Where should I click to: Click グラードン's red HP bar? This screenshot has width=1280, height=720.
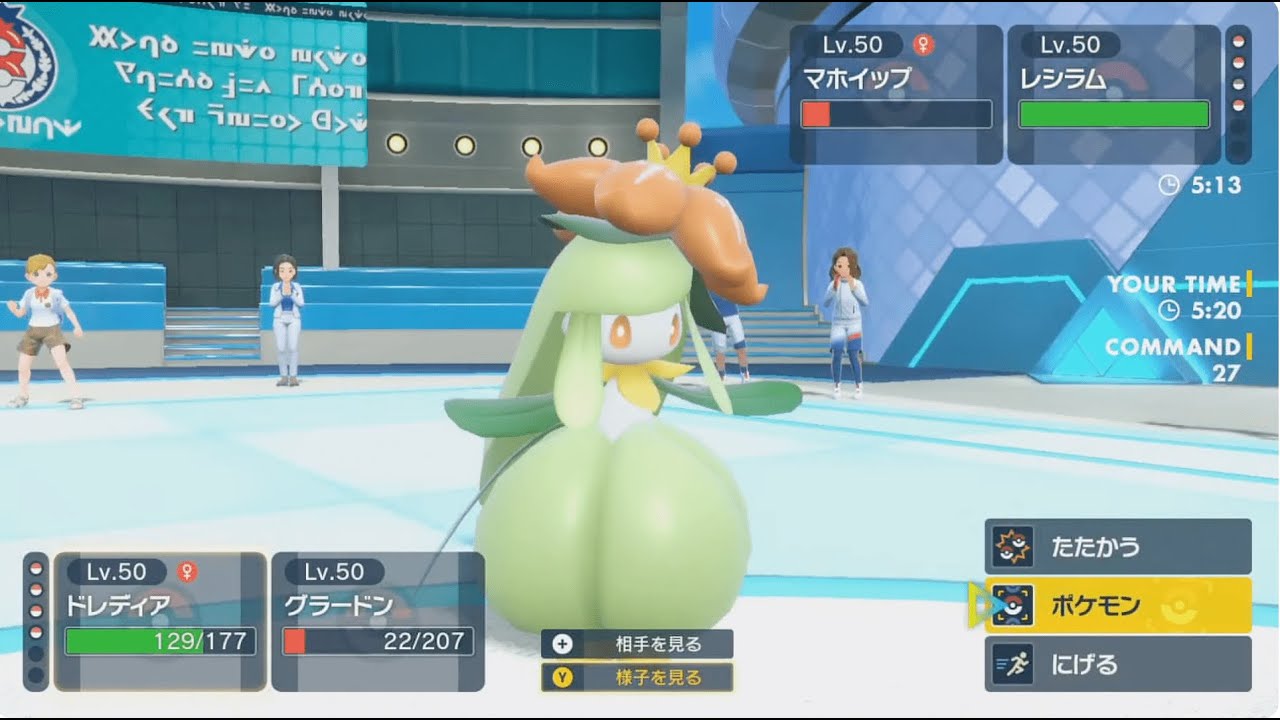coord(294,640)
